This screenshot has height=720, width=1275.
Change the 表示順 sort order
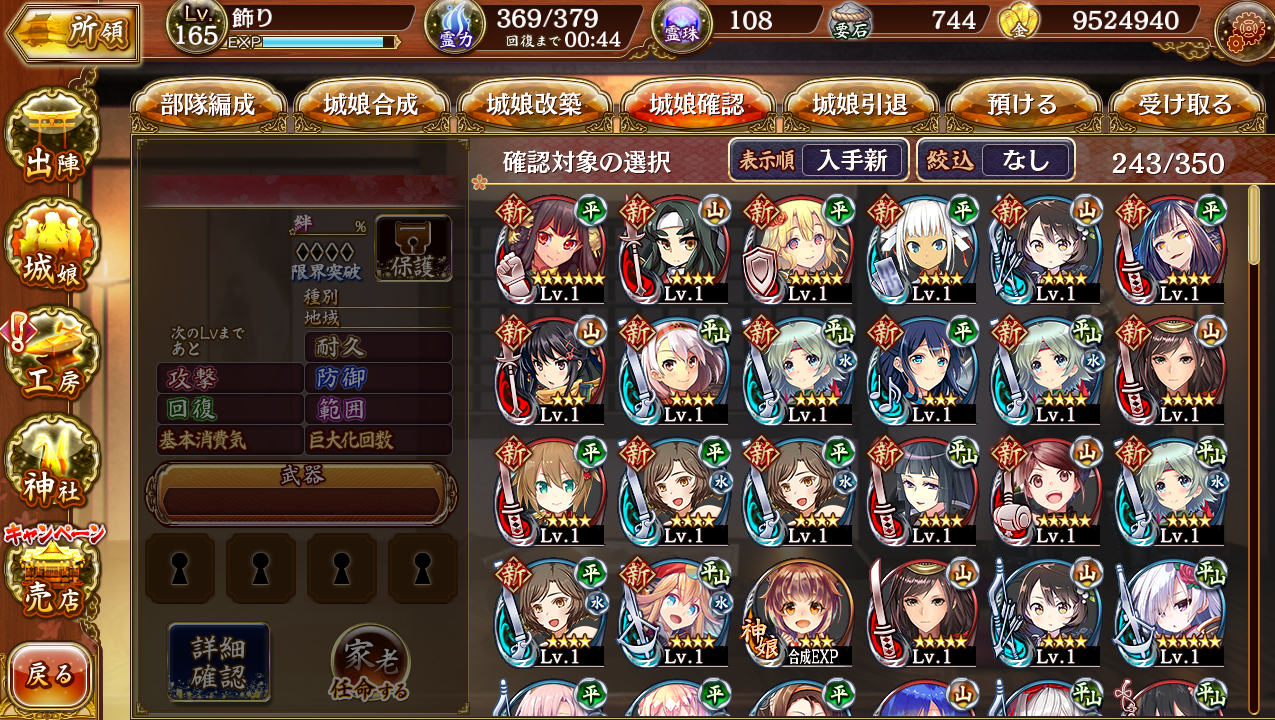[819, 160]
